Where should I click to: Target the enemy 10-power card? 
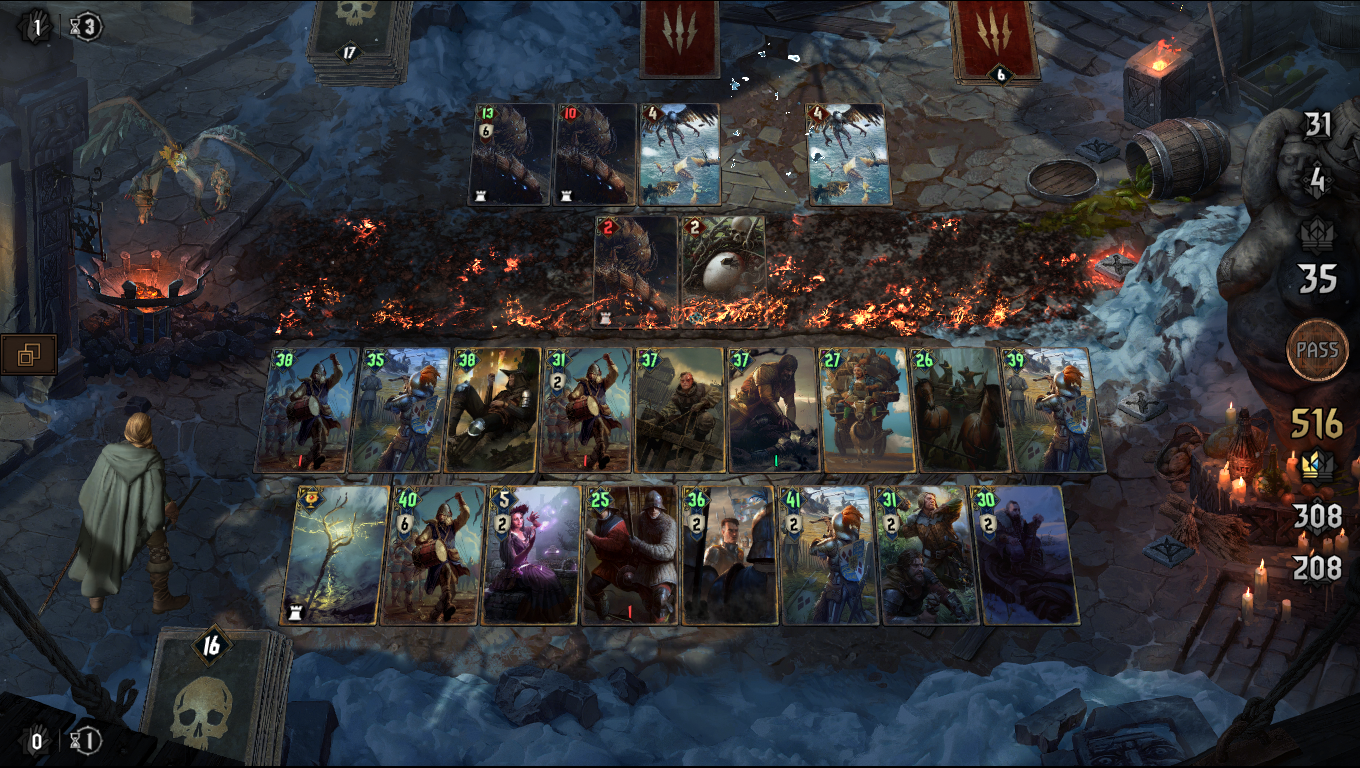click(x=595, y=155)
